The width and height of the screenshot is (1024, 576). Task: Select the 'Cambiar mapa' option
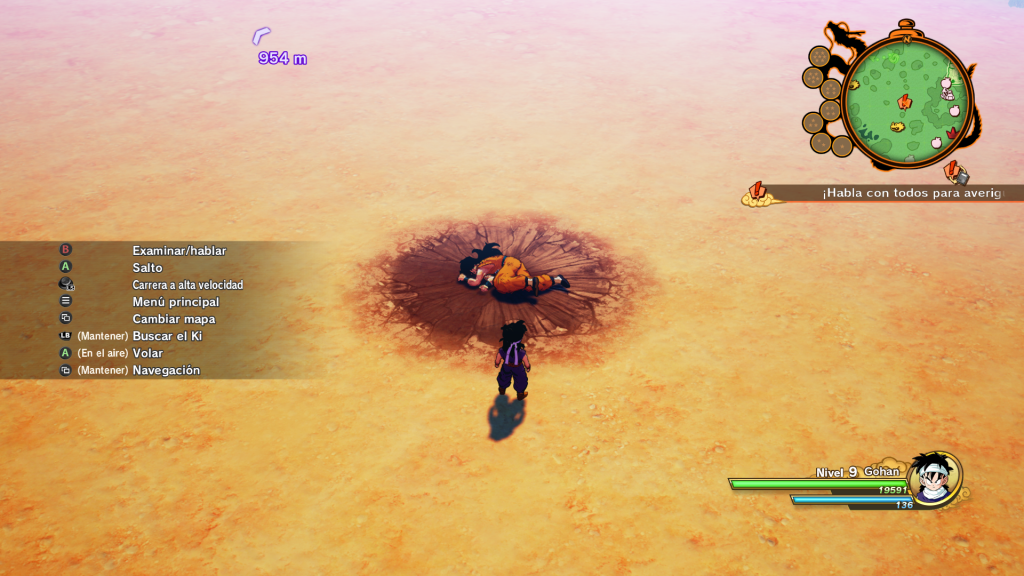[173, 319]
